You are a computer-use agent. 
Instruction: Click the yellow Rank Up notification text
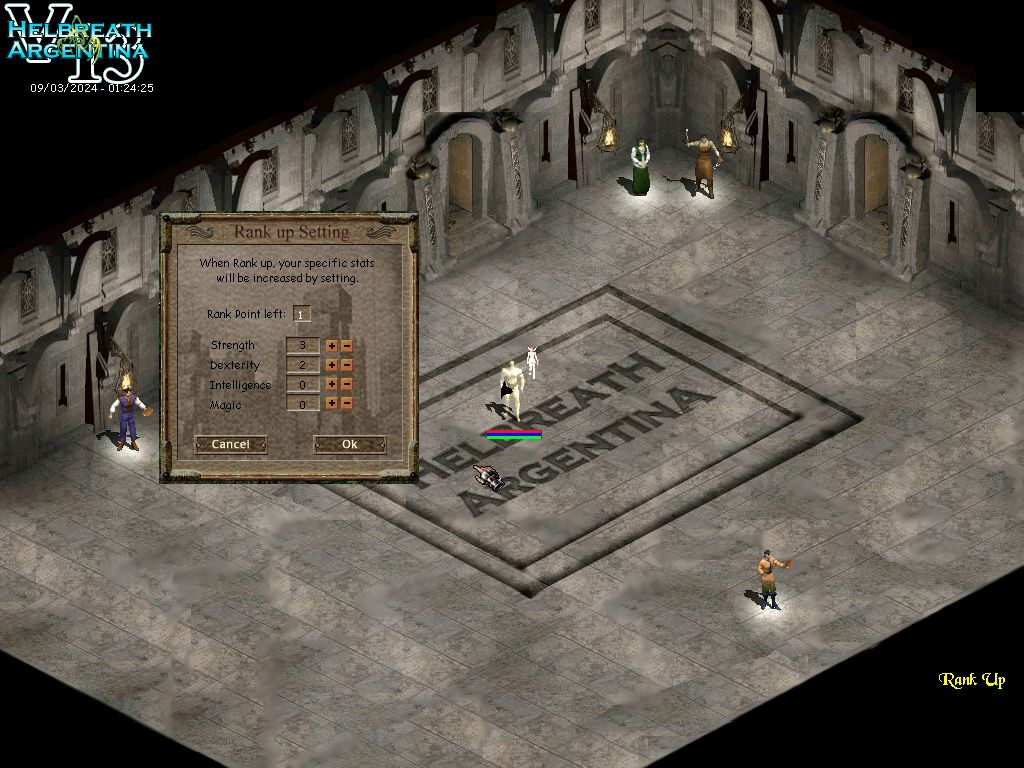pos(971,680)
